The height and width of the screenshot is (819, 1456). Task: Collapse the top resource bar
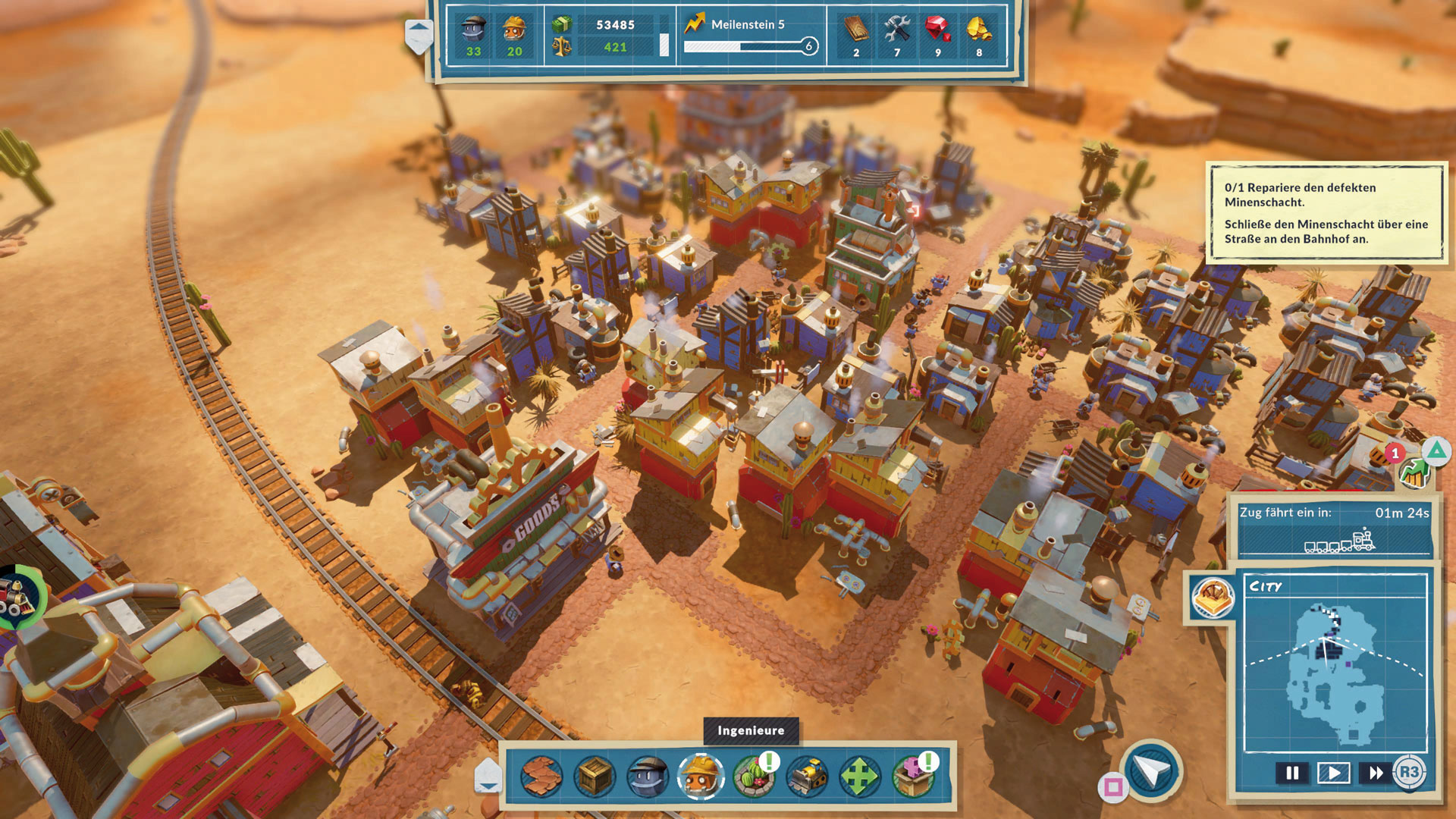(419, 35)
